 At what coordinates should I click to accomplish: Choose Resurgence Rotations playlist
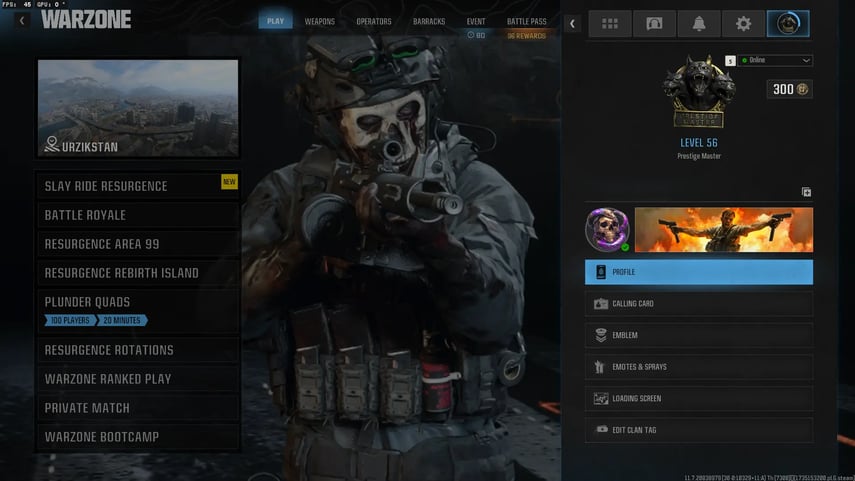(x=138, y=350)
